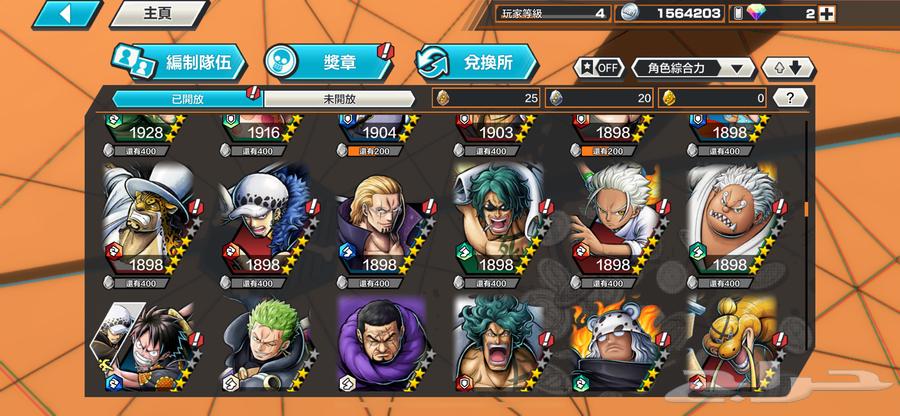Toggle the star OFF filter
Image resolution: width=900 pixels, height=416 pixels.
[597, 68]
